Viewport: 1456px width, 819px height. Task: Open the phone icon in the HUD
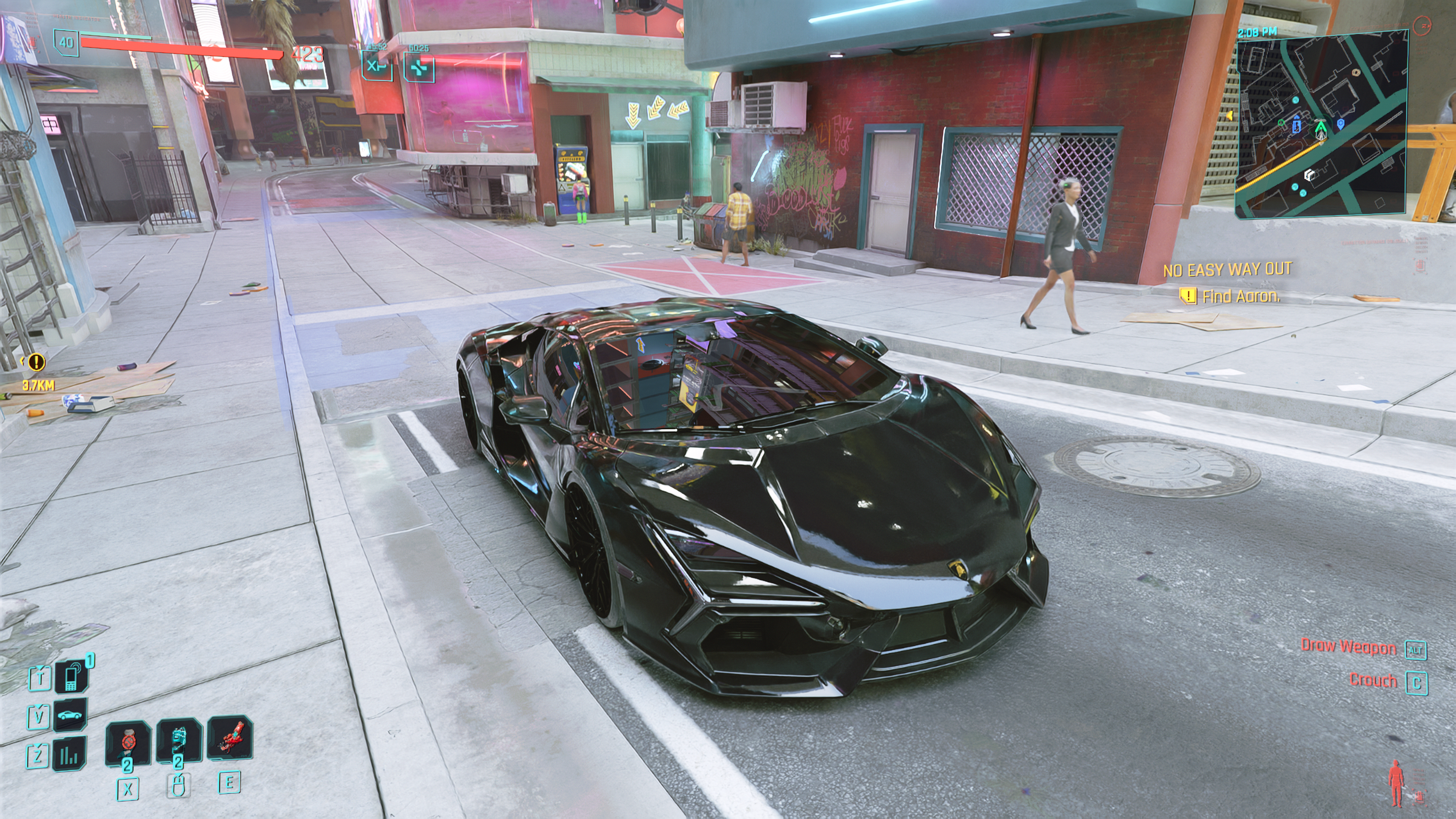pos(72,676)
